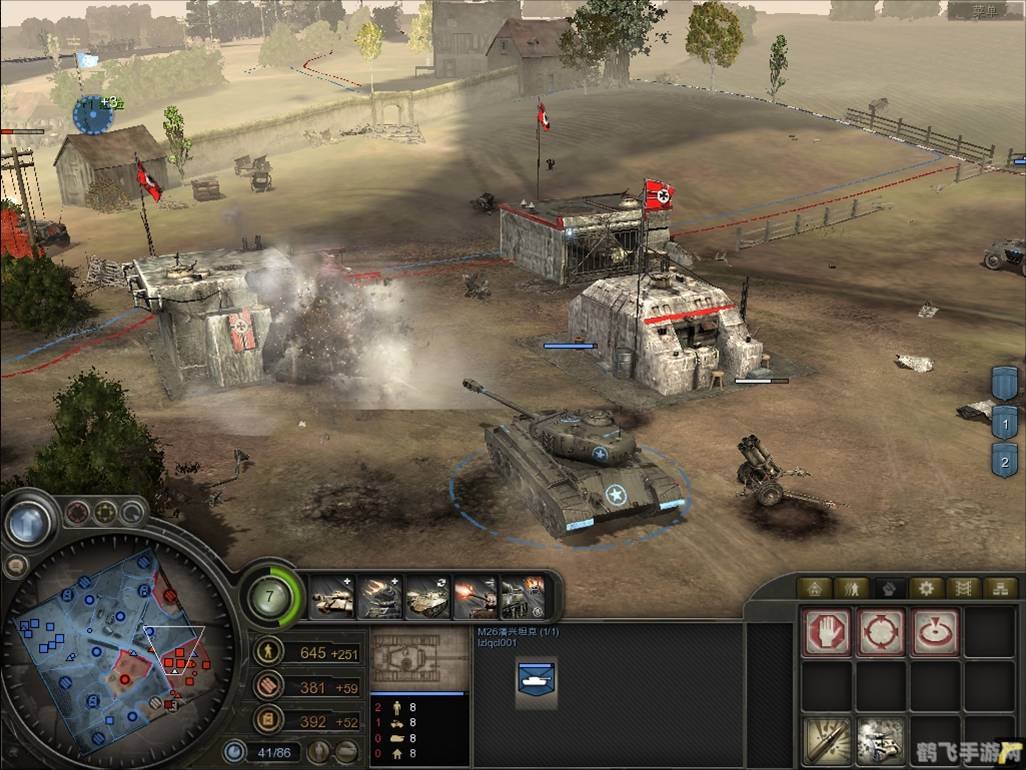The height and width of the screenshot is (770, 1026).
Task: Open the barbed wire defenses tab
Action: pyautogui.click(x=963, y=588)
